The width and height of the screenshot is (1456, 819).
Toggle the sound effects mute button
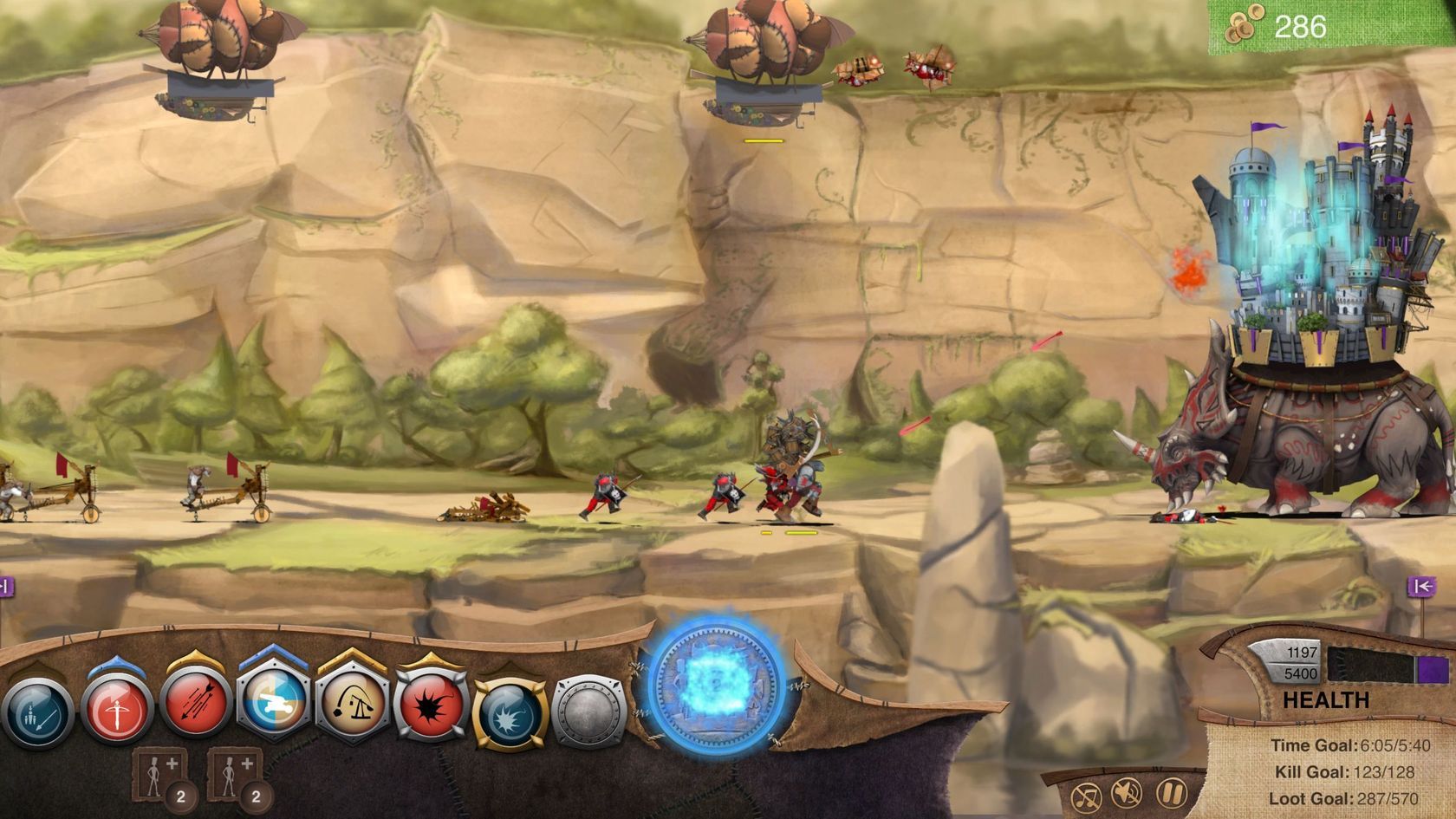pyautogui.click(x=1127, y=793)
